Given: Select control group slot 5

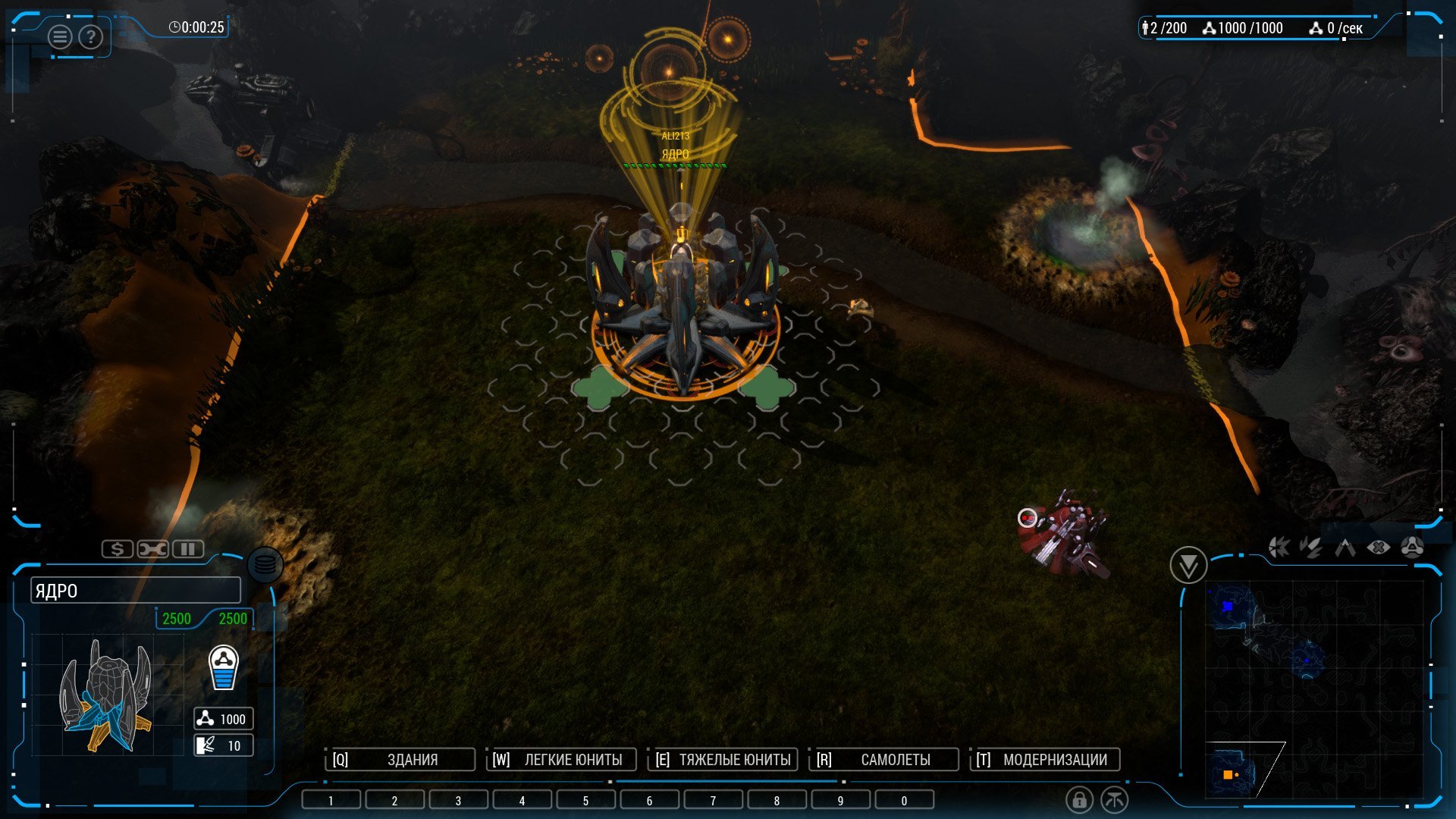Looking at the screenshot, I should pyautogui.click(x=585, y=800).
